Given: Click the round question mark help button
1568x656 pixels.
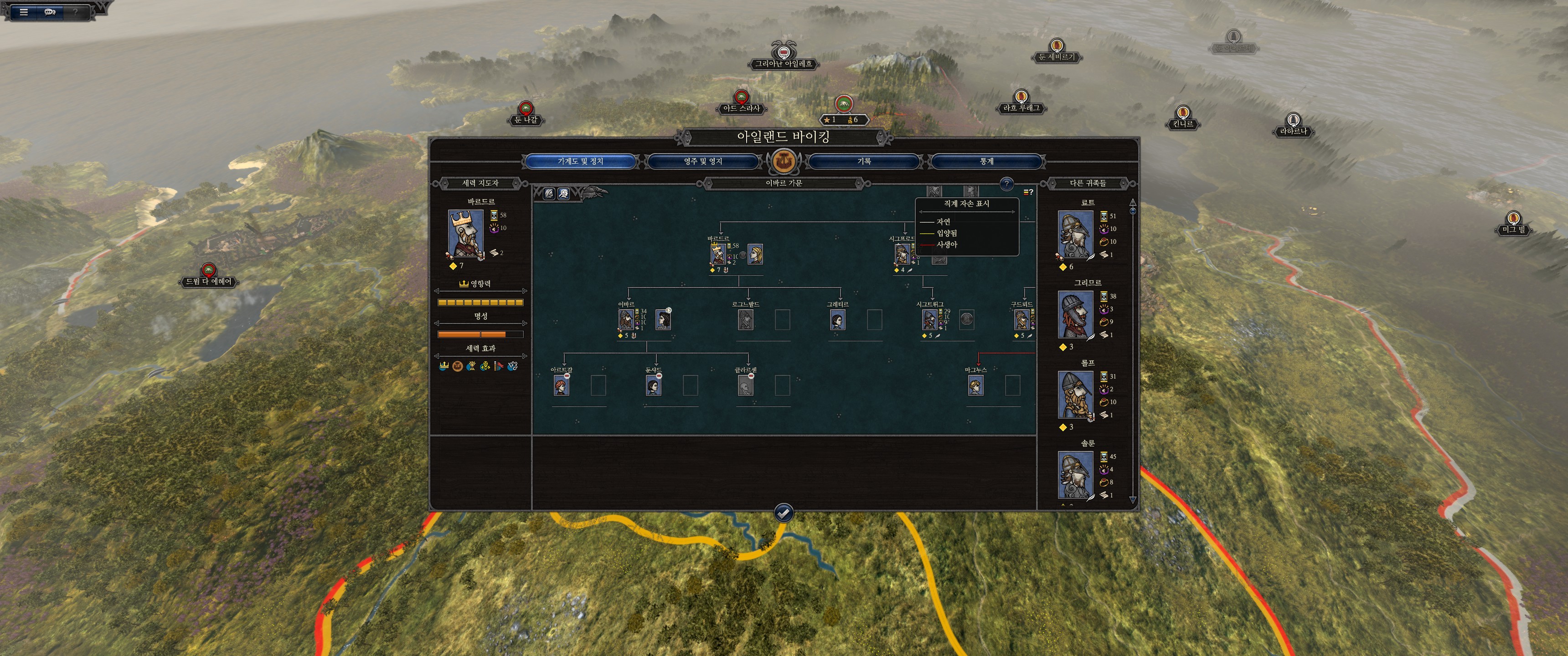Looking at the screenshot, I should [1006, 183].
